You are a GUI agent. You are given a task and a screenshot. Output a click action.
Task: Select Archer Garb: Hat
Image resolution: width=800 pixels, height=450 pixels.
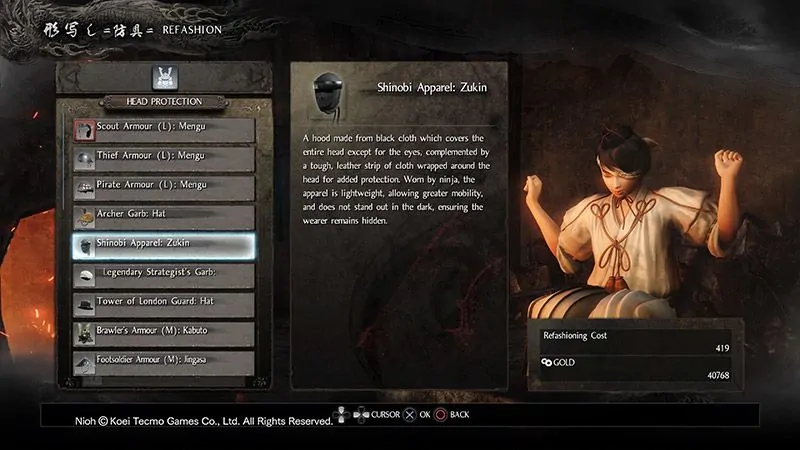click(163, 216)
